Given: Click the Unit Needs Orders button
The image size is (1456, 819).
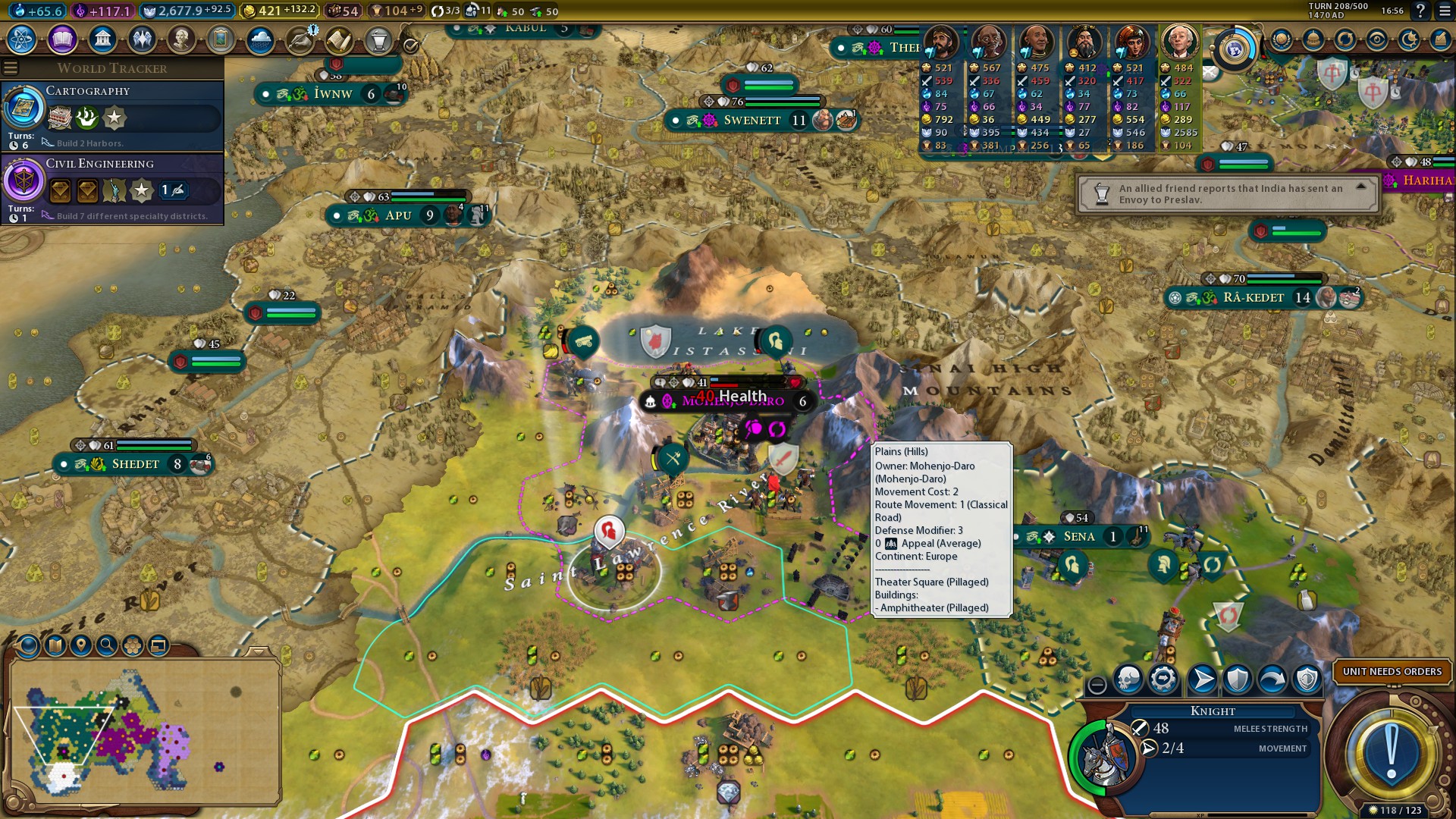Looking at the screenshot, I should [x=1392, y=671].
